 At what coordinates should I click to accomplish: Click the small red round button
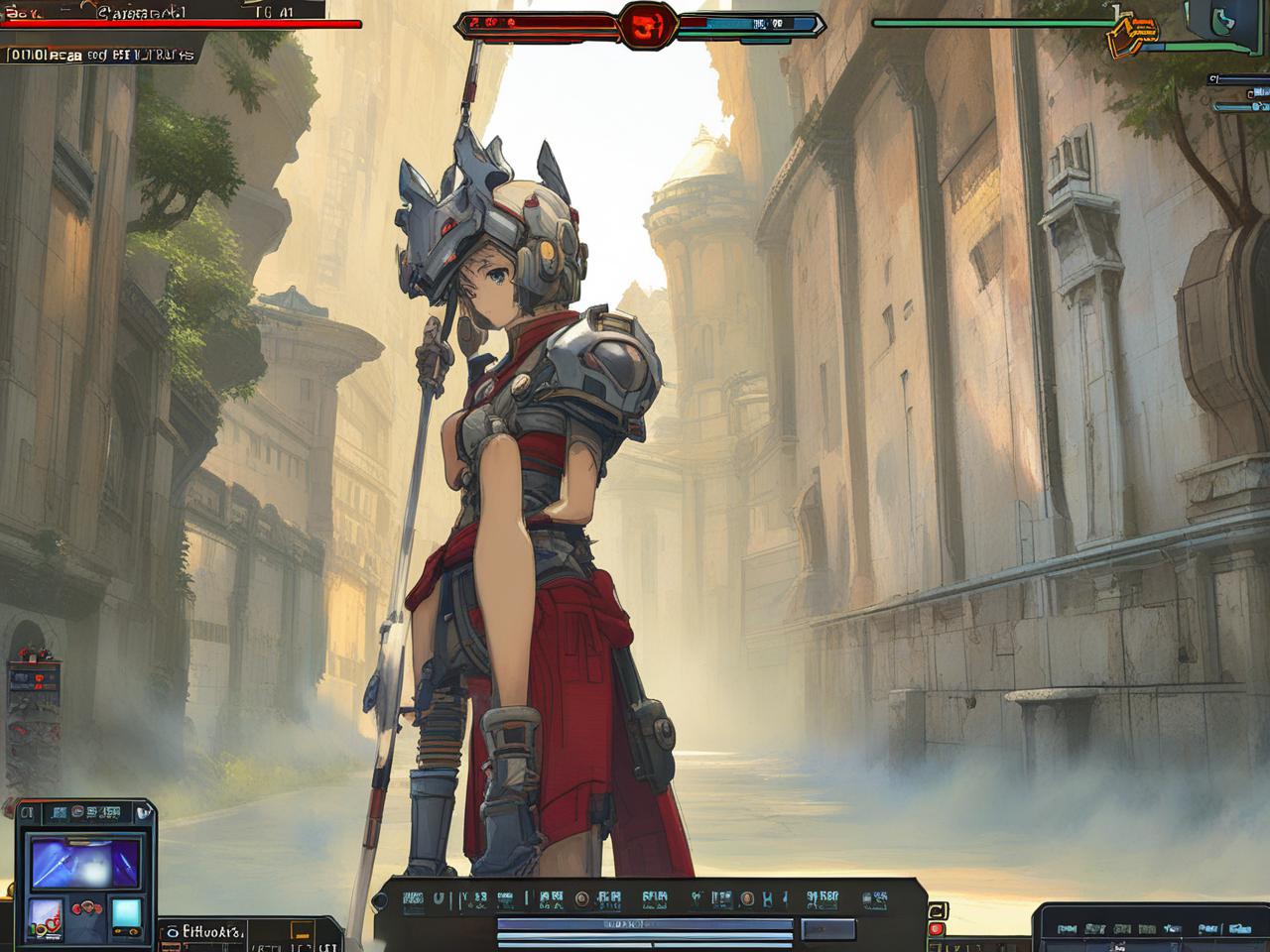(x=936, y=930)
